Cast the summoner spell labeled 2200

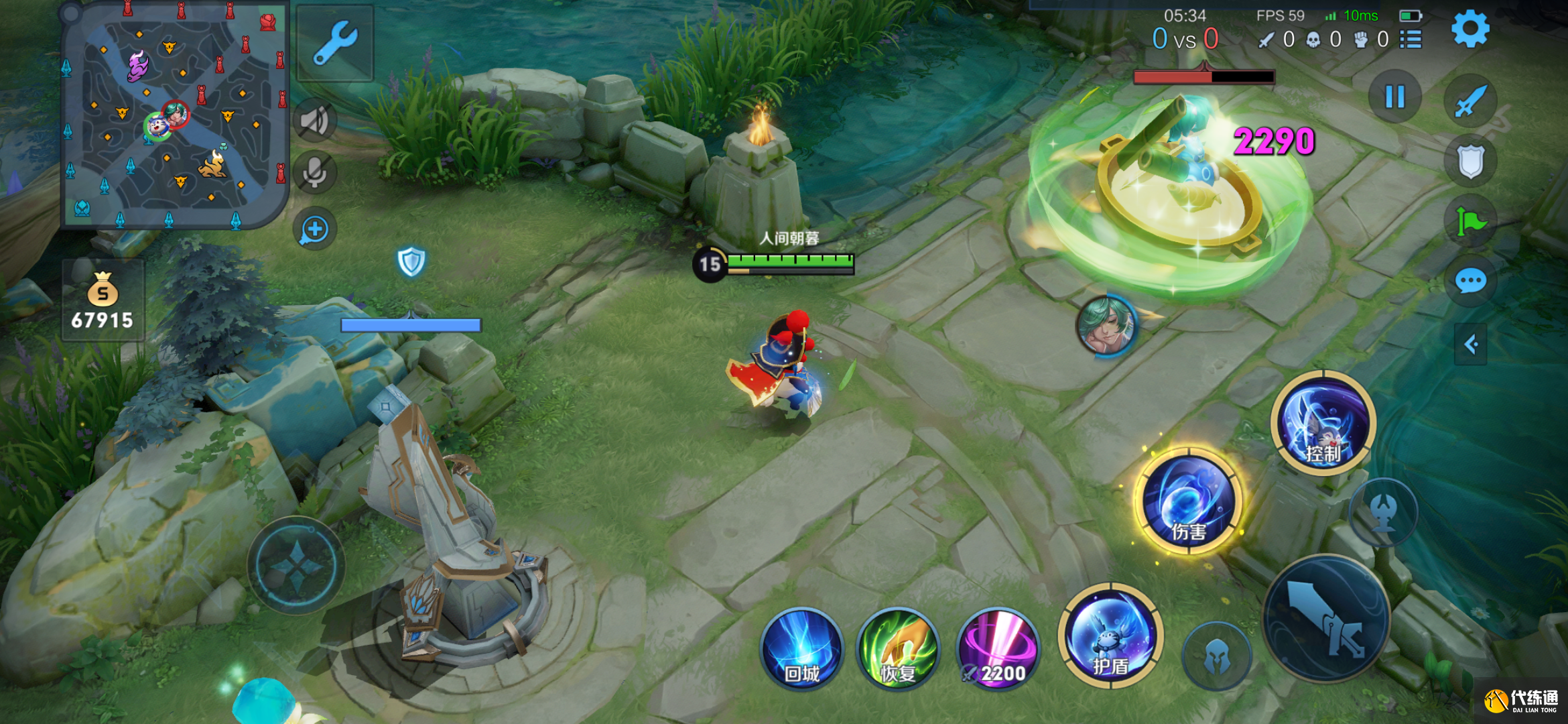click(998, 648)
